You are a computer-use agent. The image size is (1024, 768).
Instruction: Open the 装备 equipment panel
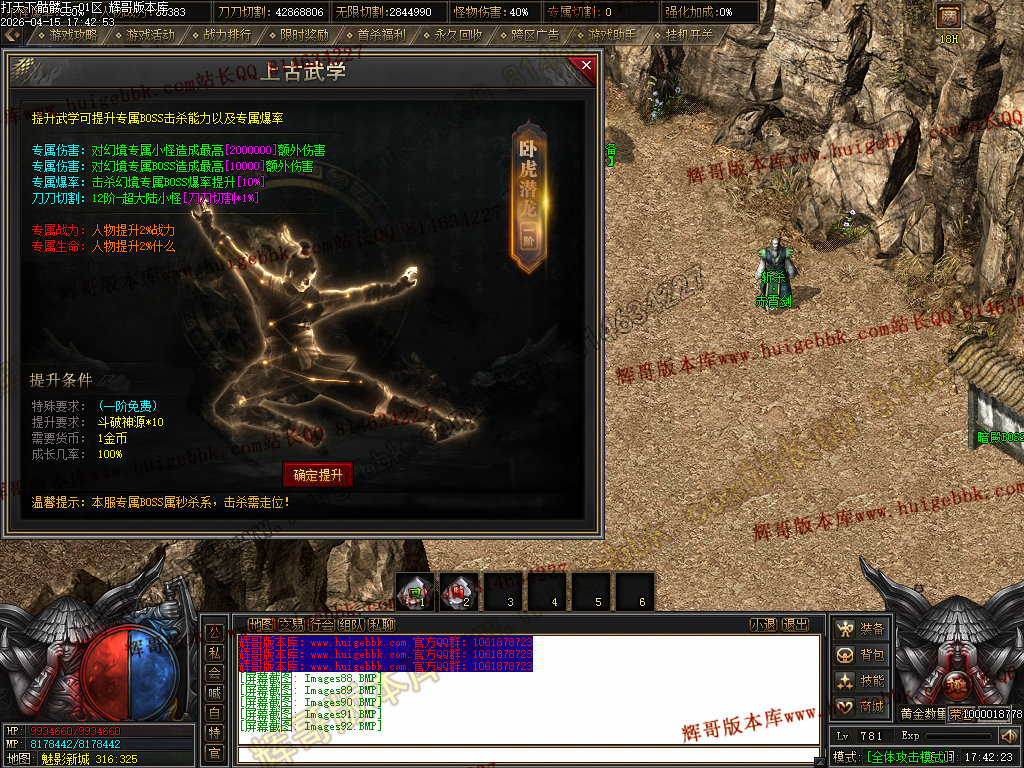862,629
